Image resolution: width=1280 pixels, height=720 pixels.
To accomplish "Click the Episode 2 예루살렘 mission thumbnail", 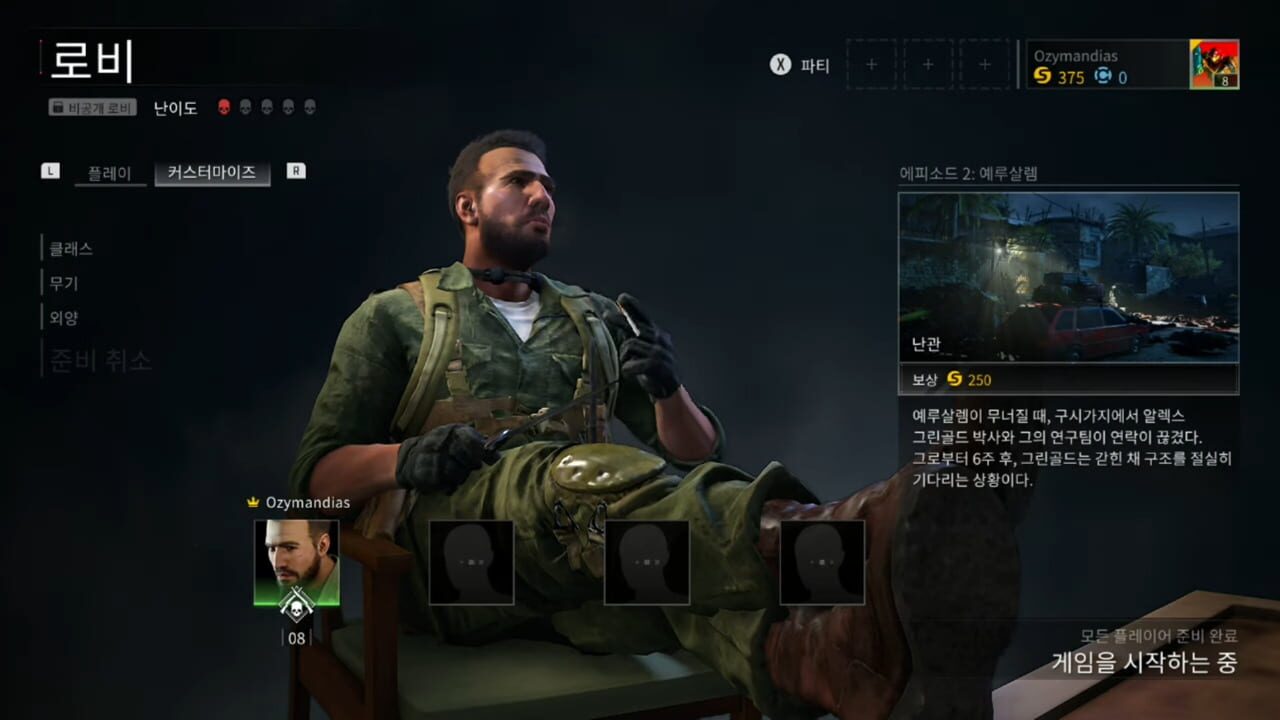I will [1068, 275].
